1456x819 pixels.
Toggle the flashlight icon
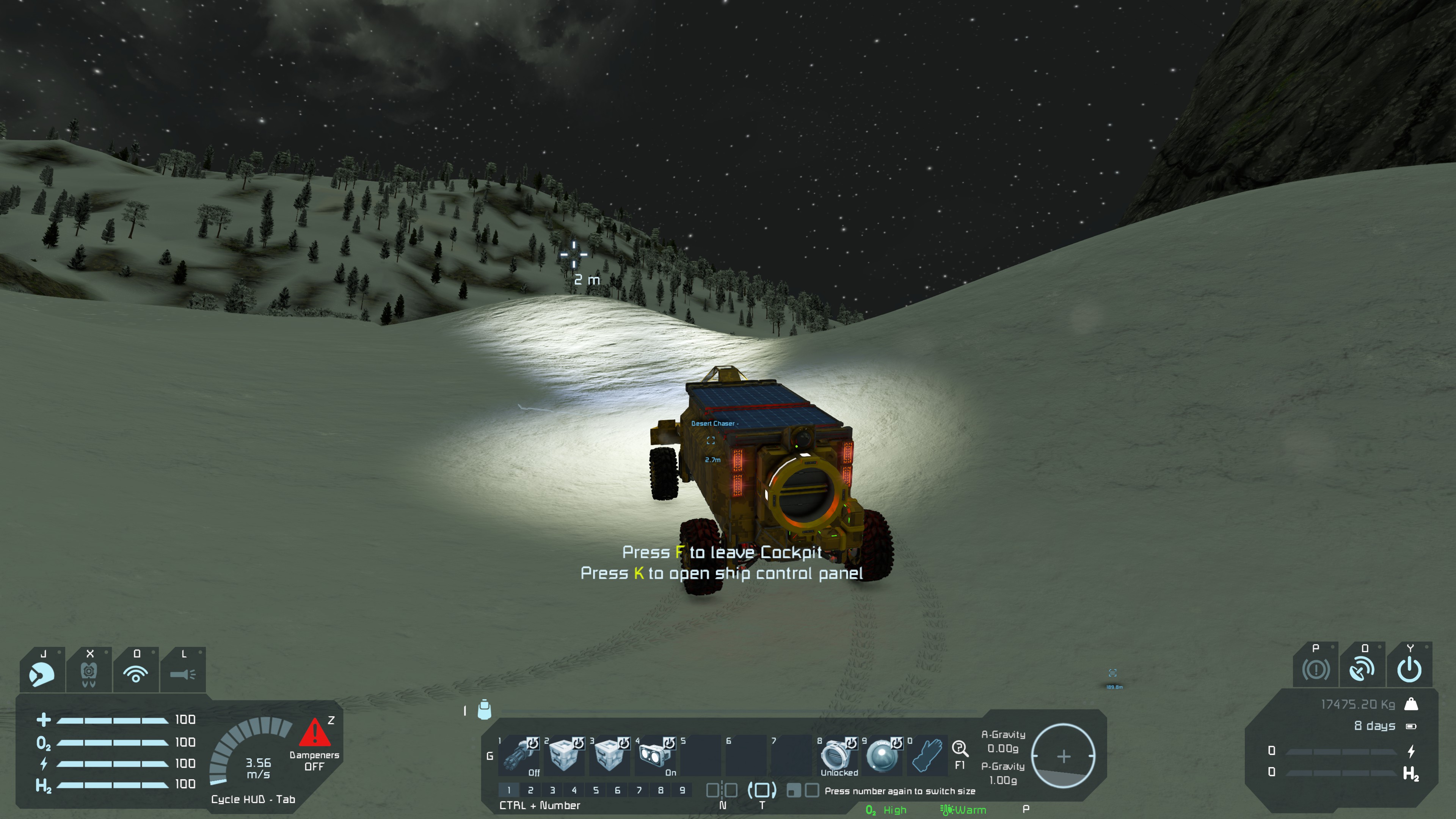(x=182, y=673)
